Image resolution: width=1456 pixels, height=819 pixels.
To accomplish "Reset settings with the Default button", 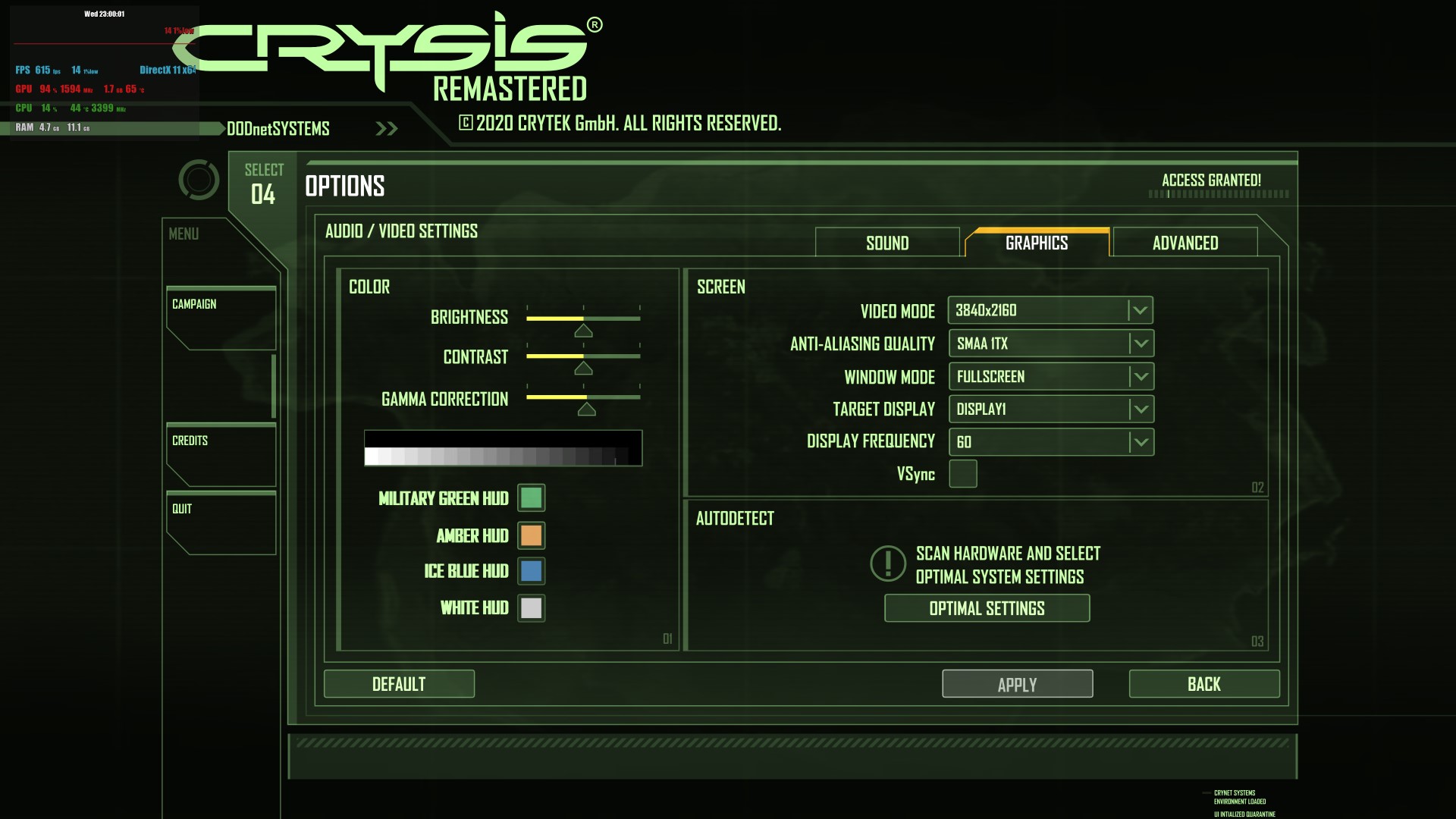I will (x=399, y=684).
